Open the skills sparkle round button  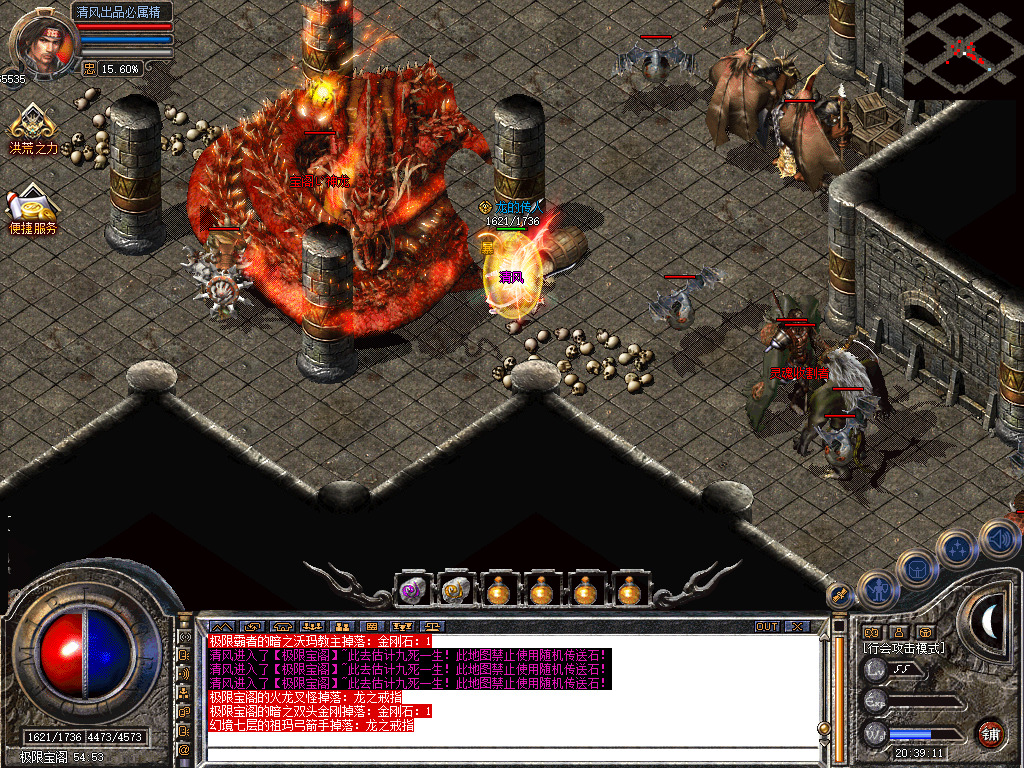click(957, 548)
